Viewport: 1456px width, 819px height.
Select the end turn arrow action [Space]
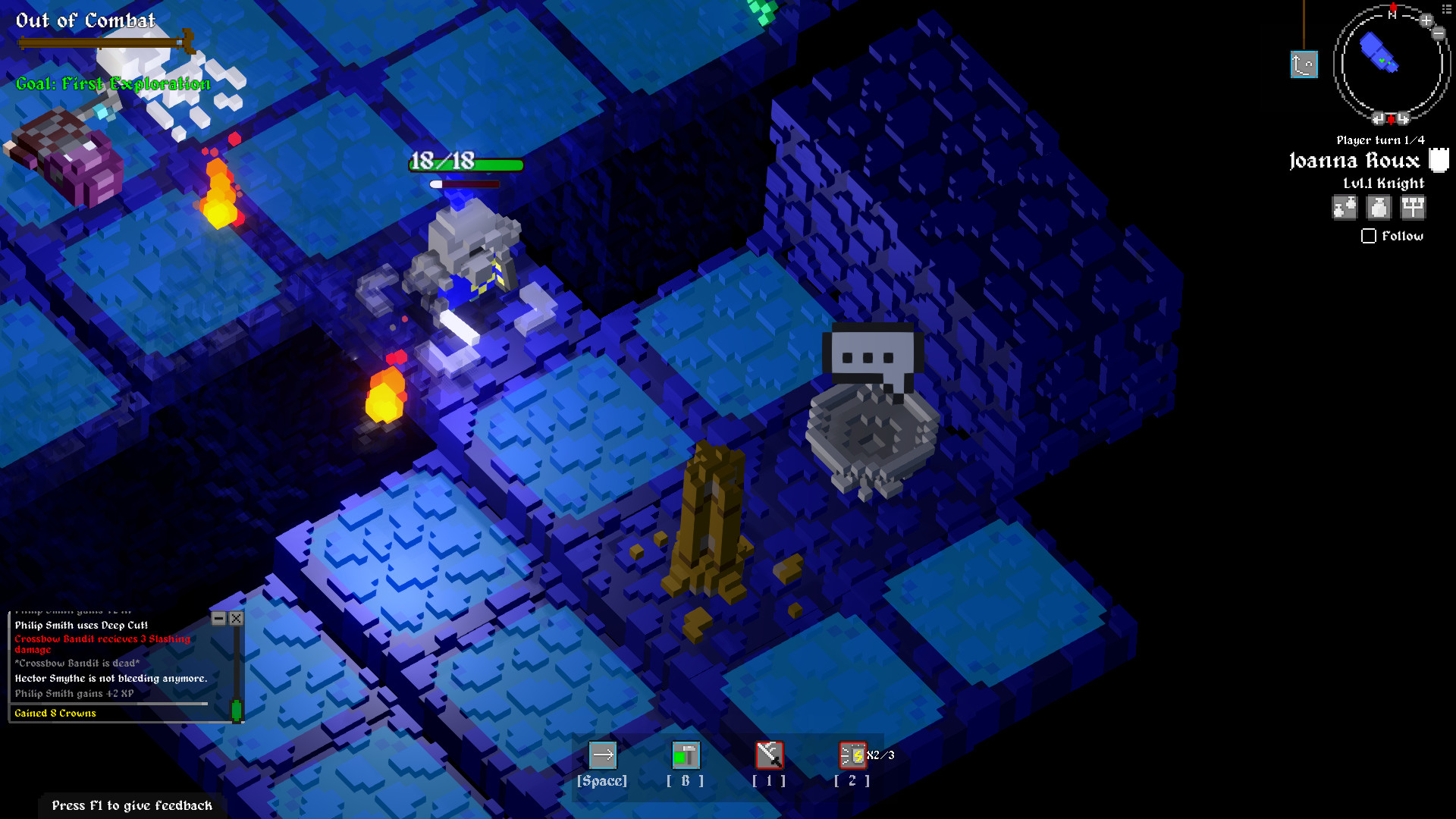603,755
